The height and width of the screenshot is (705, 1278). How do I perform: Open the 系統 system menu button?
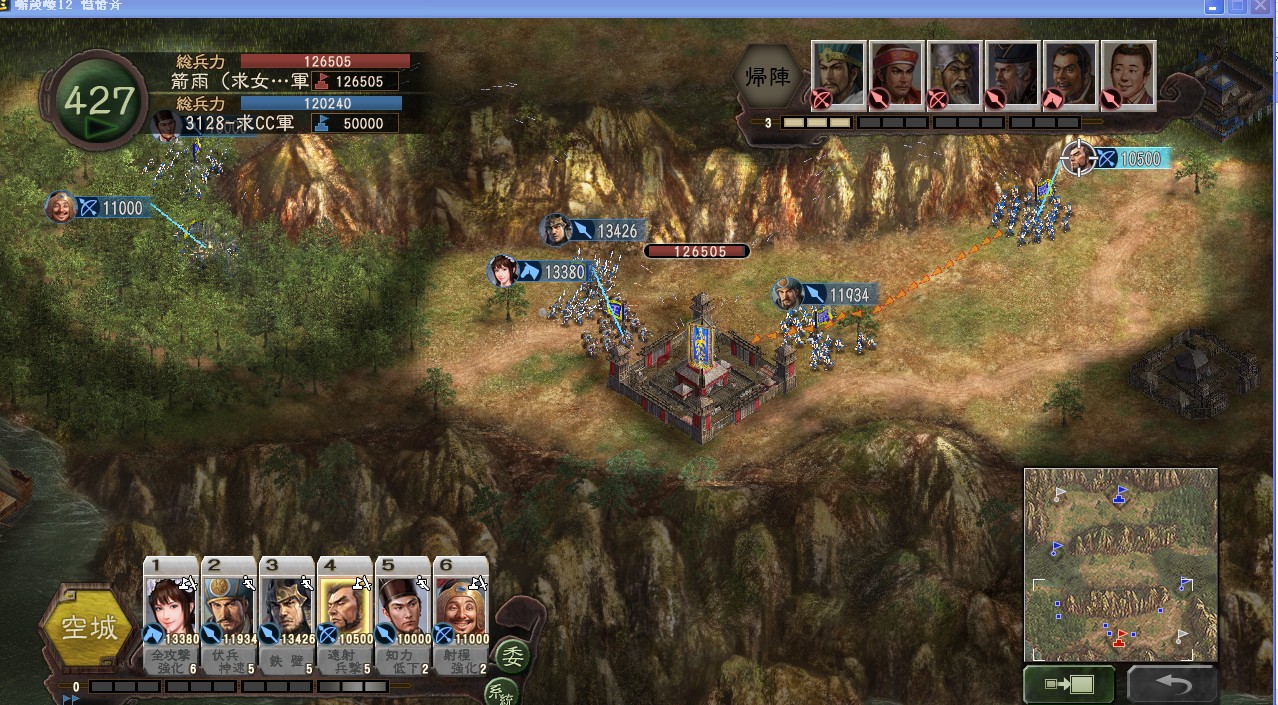coord(501,694)
